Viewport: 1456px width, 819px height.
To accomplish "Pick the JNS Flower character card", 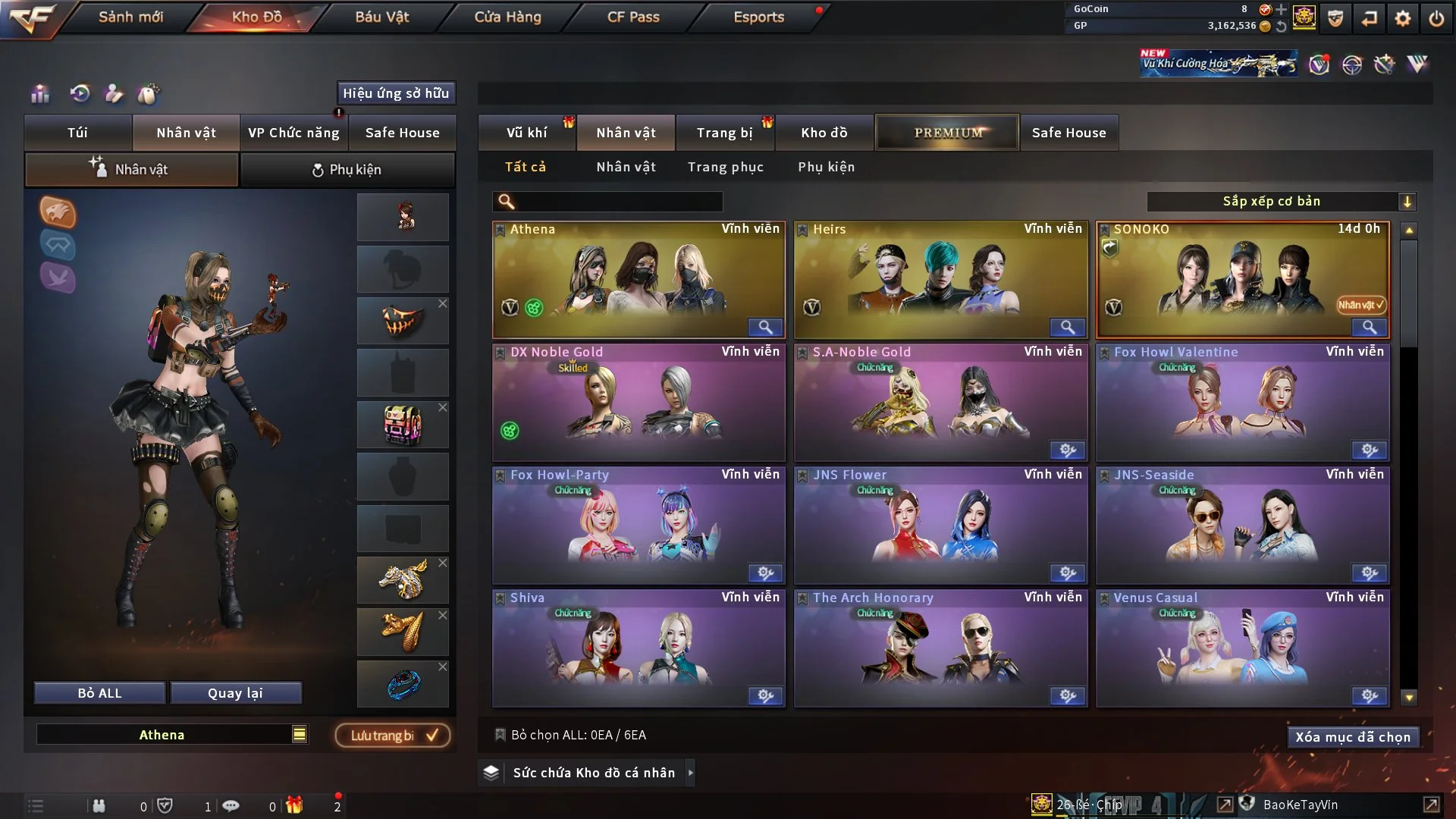I will click(940, 525).
